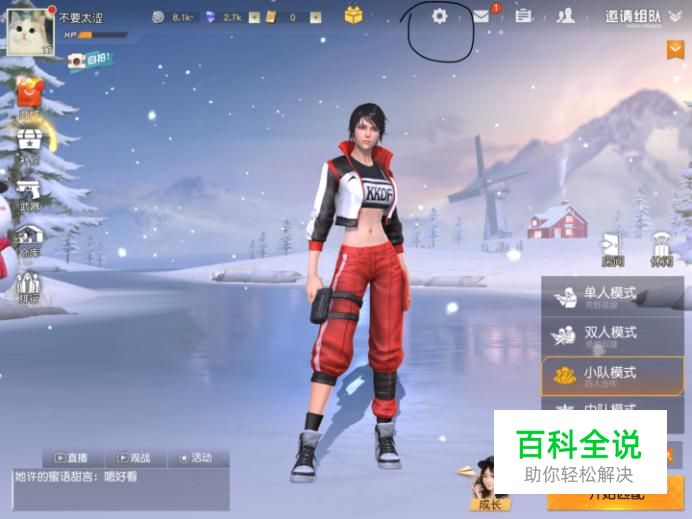The width and height of the screenshot is (692, 519).
Task: Open the yellow gift box icon
Action: point(353,16)
